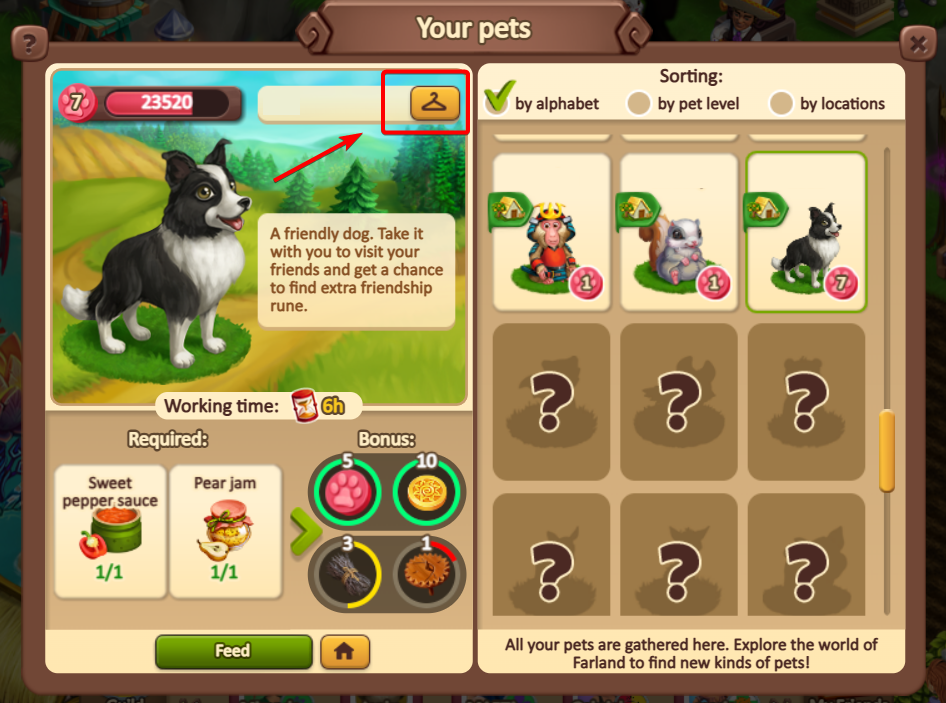Open the hanger costume button

434,102
